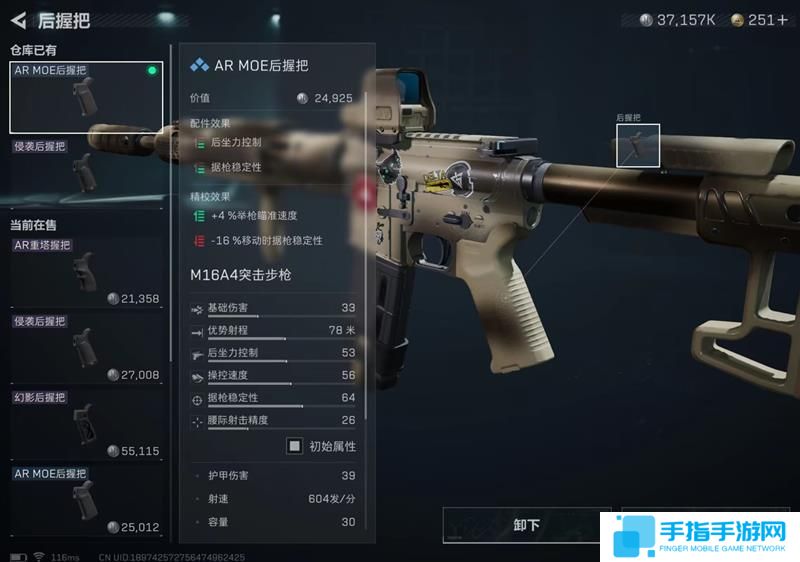Click the 卸下 button to unequip

526,525
